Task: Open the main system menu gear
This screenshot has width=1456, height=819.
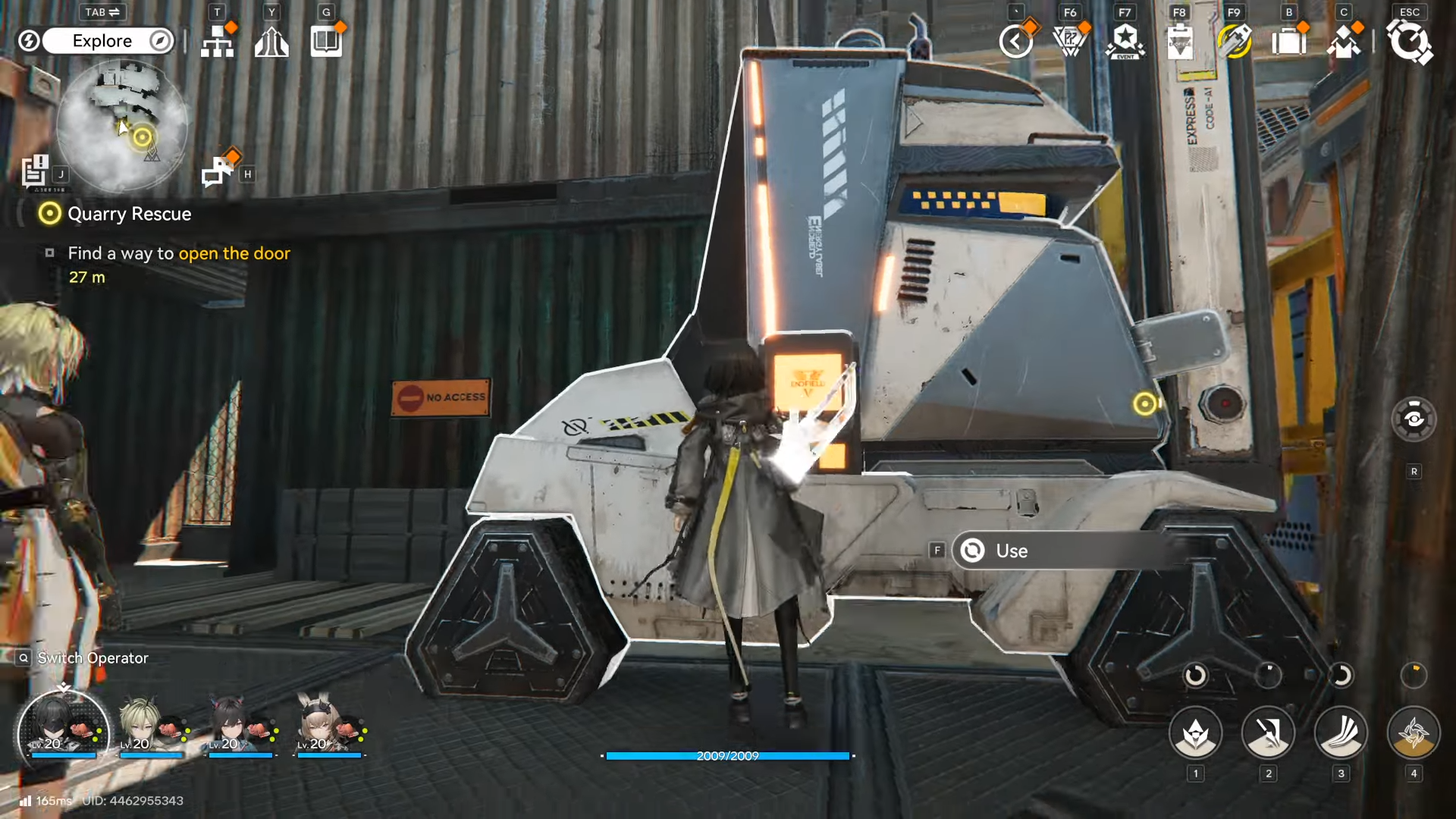Action: point(1409,42)
